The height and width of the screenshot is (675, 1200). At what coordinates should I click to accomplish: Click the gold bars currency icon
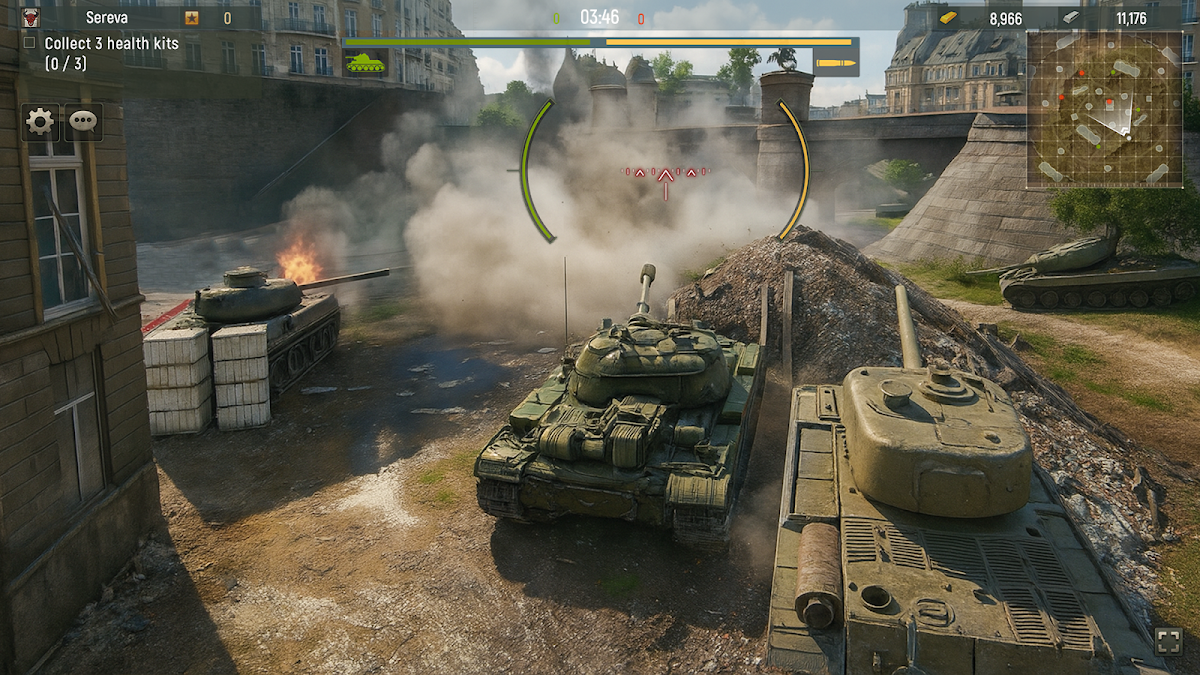point(949,17)
